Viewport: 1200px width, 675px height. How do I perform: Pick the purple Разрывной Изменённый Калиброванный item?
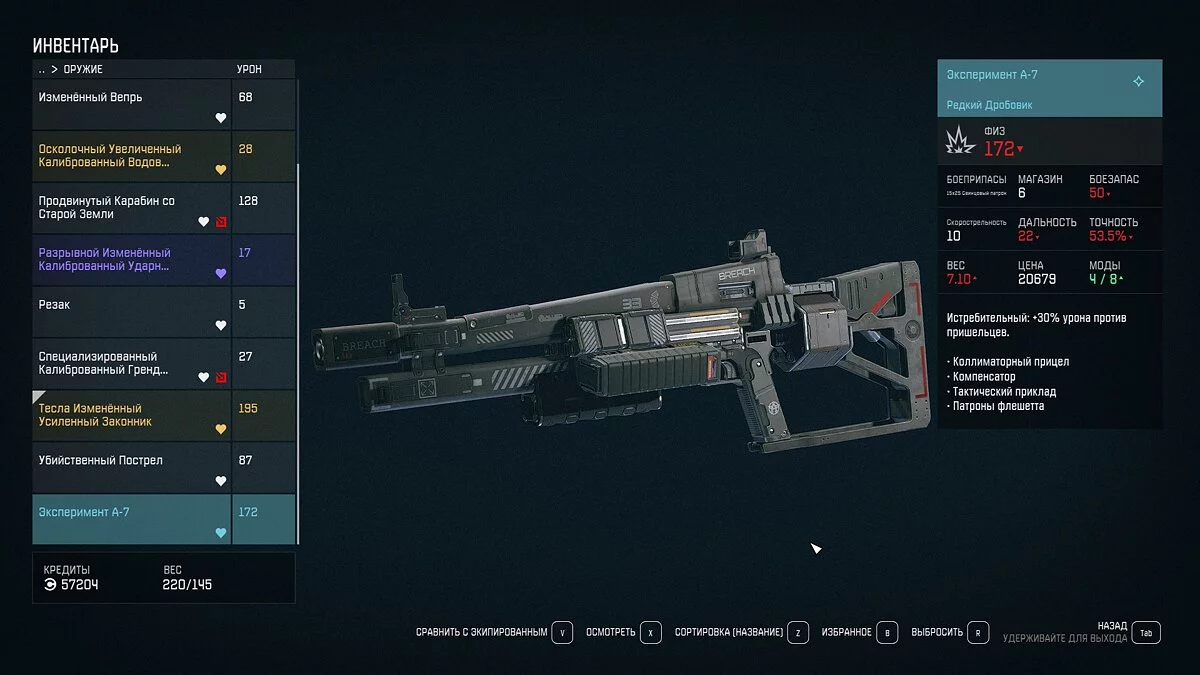click(132, 260)
